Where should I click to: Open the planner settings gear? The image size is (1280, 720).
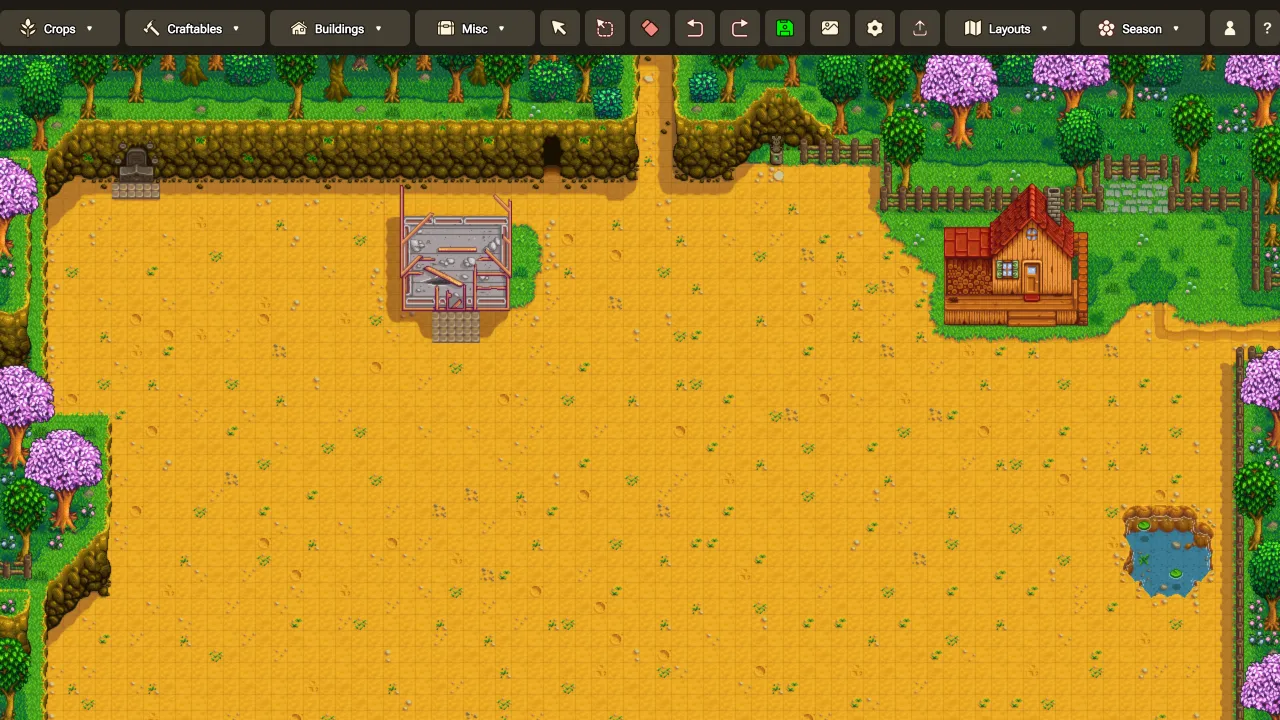[x=874, y=28]
